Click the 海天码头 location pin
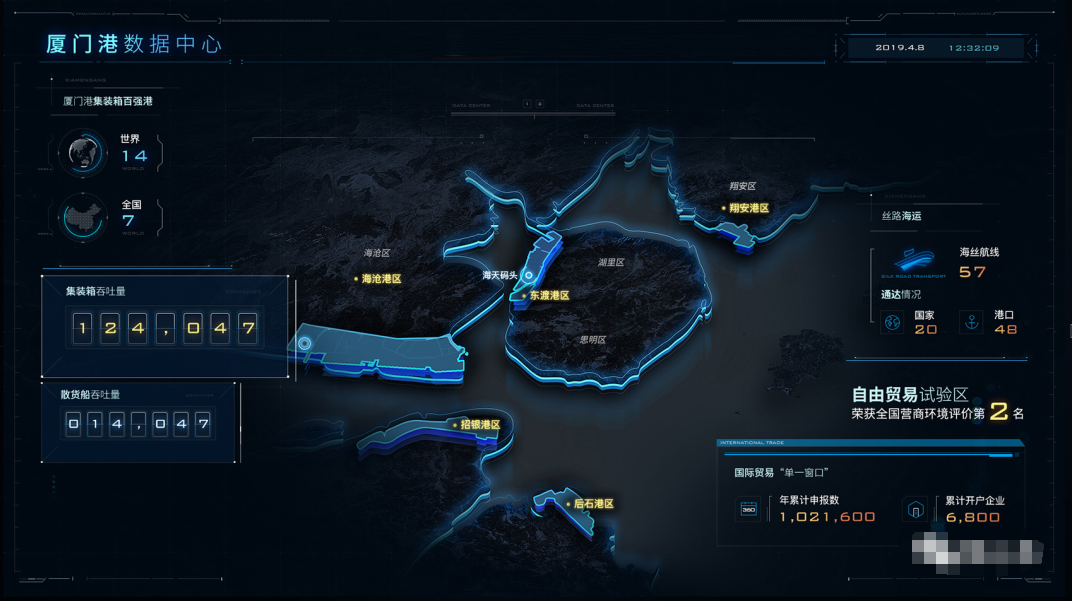1072x601 pixels. (x=529, y=274)
